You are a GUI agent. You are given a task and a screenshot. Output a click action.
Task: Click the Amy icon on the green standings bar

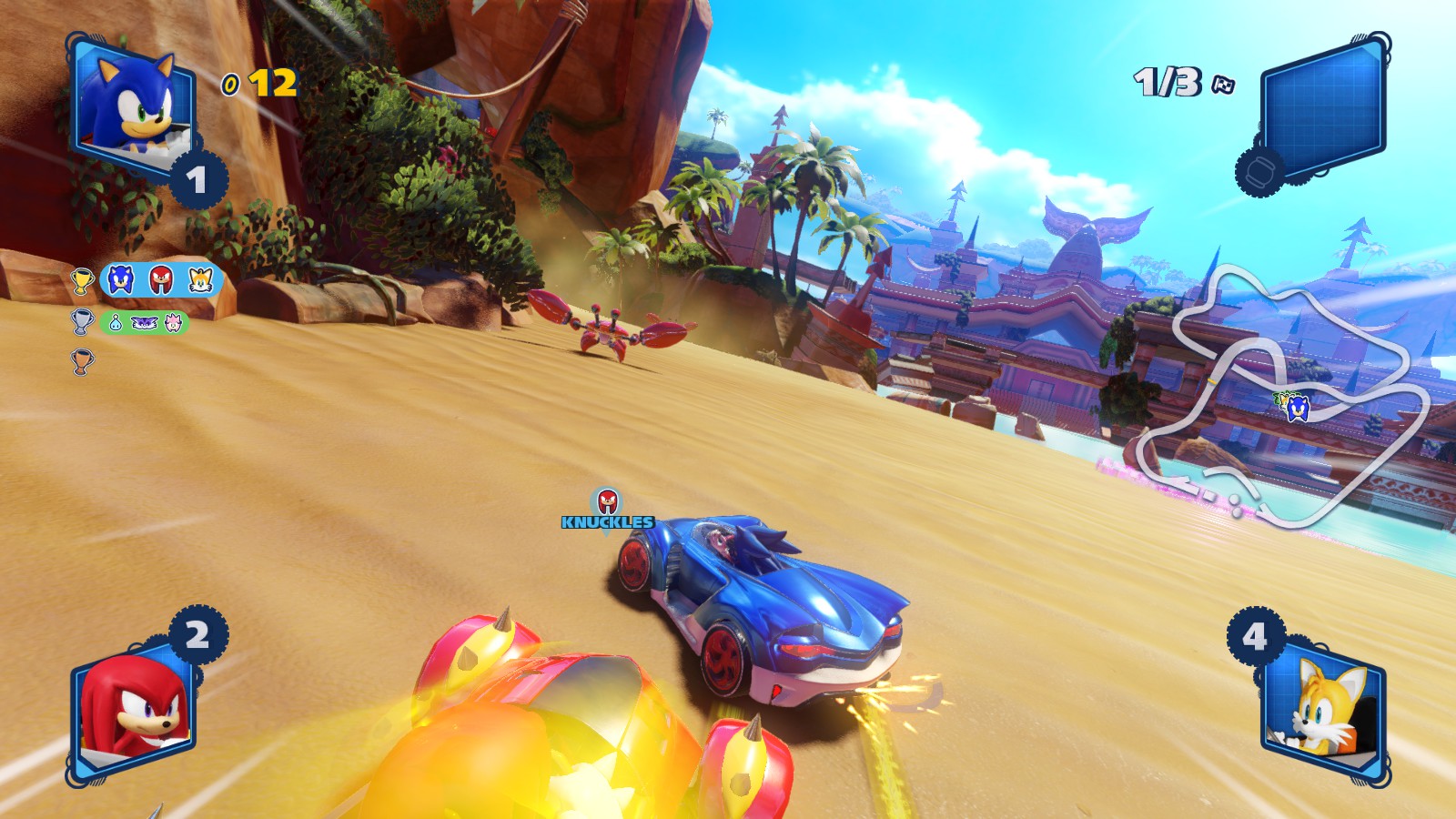coord(173,322)
